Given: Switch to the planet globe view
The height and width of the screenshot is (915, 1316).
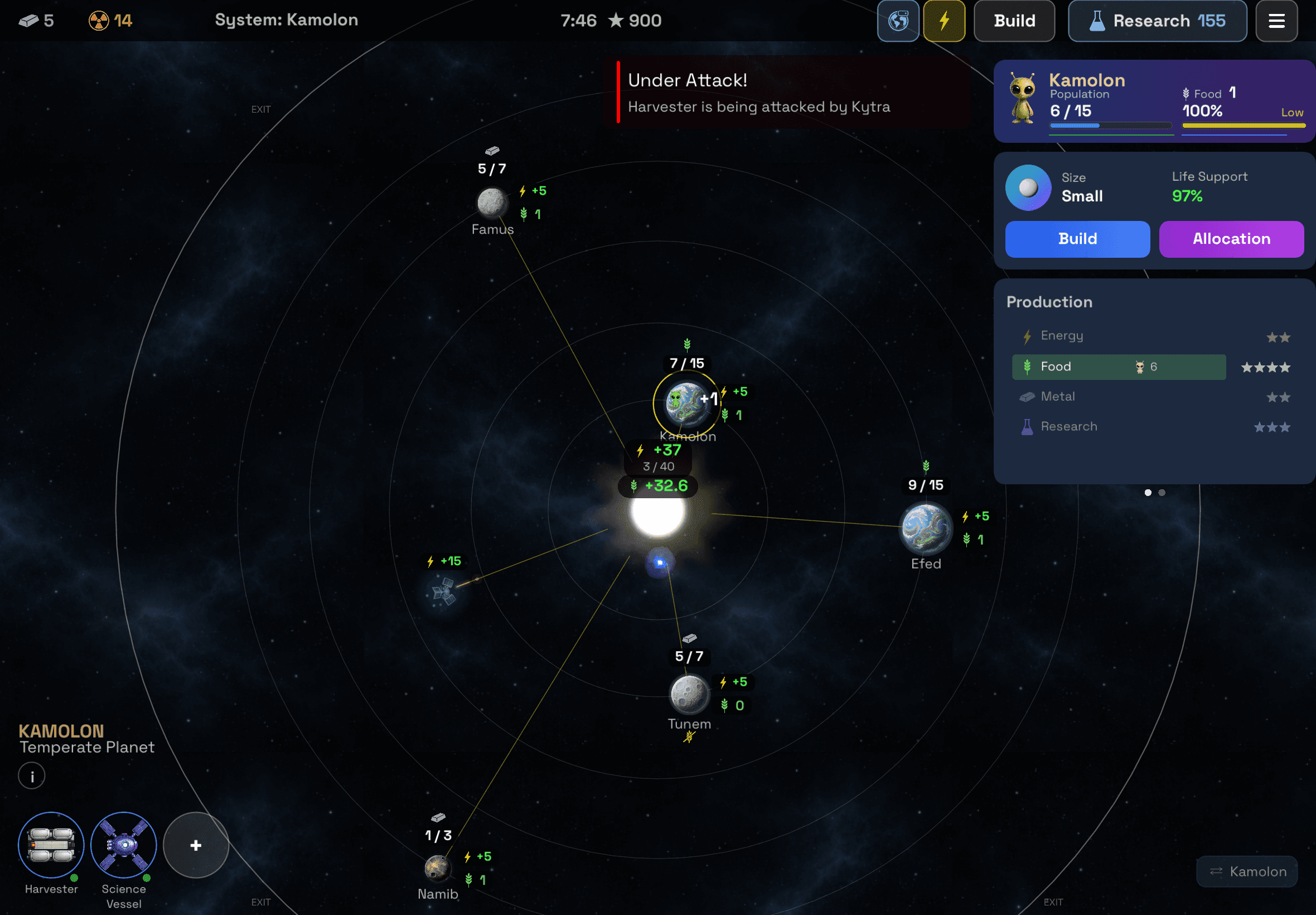Looking at the screenshot, I should [x=898, y=21].
